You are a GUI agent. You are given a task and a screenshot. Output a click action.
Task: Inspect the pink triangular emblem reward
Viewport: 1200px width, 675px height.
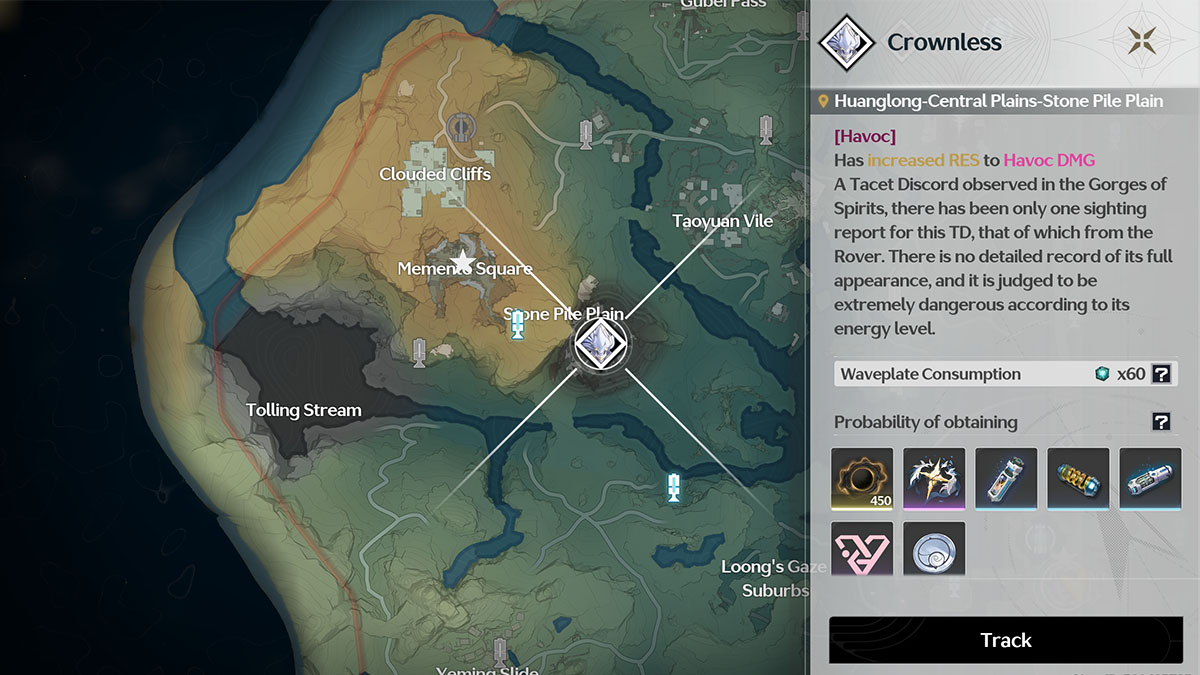pyautogui.click(x=861, y=551)
